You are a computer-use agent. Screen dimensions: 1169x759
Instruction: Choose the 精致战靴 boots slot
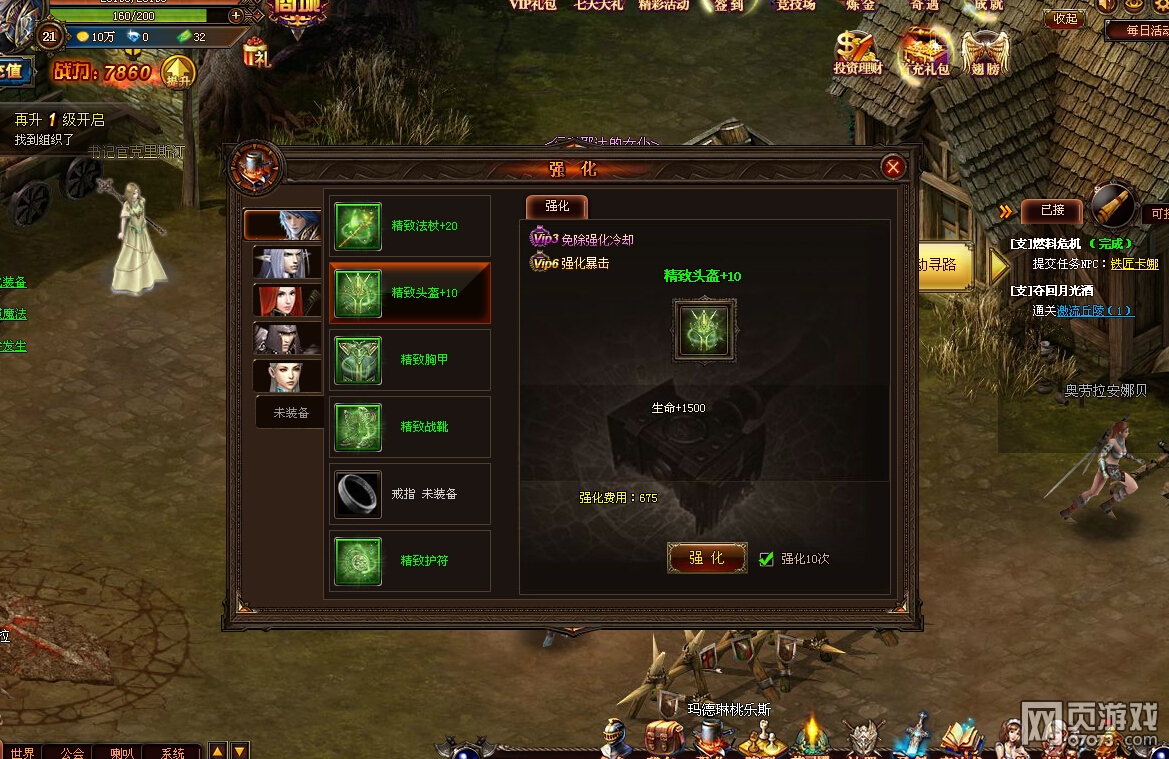pos(410,427)
